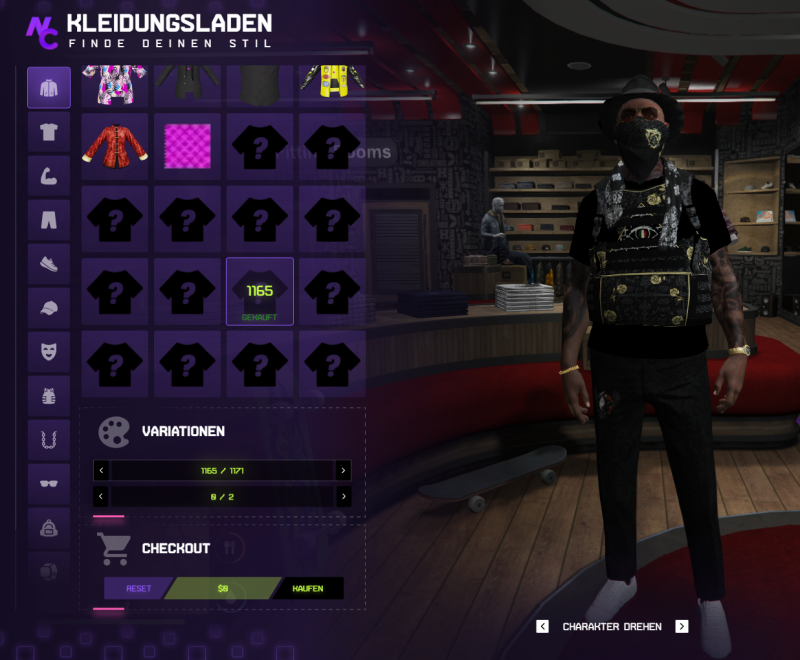This screenshot has width=800, height=660.
Task: Select the purchased item 1165 tile
Action: tap(260, 291)
